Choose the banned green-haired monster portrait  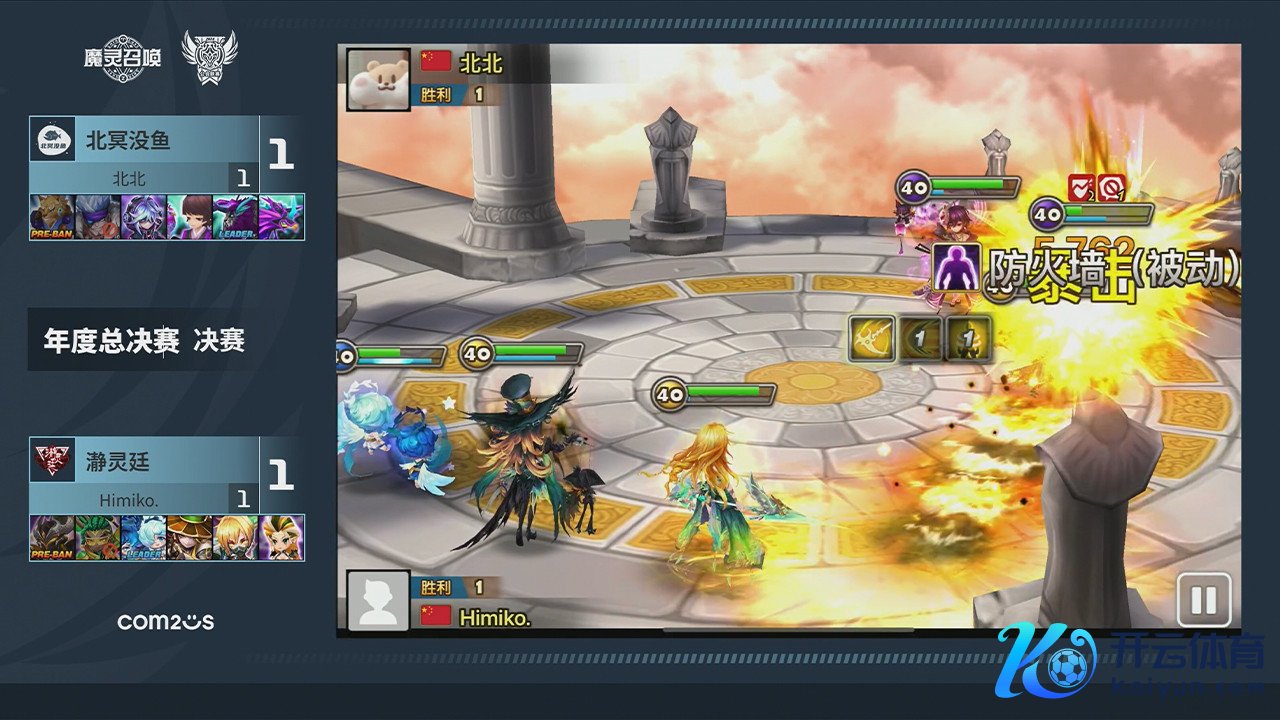98,538
